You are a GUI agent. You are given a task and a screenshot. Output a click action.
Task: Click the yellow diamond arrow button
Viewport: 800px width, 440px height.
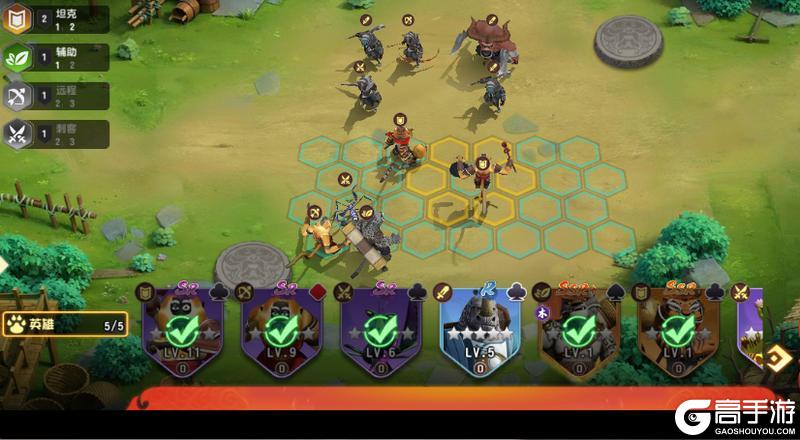pyautogui.click(x=774, y=359)
